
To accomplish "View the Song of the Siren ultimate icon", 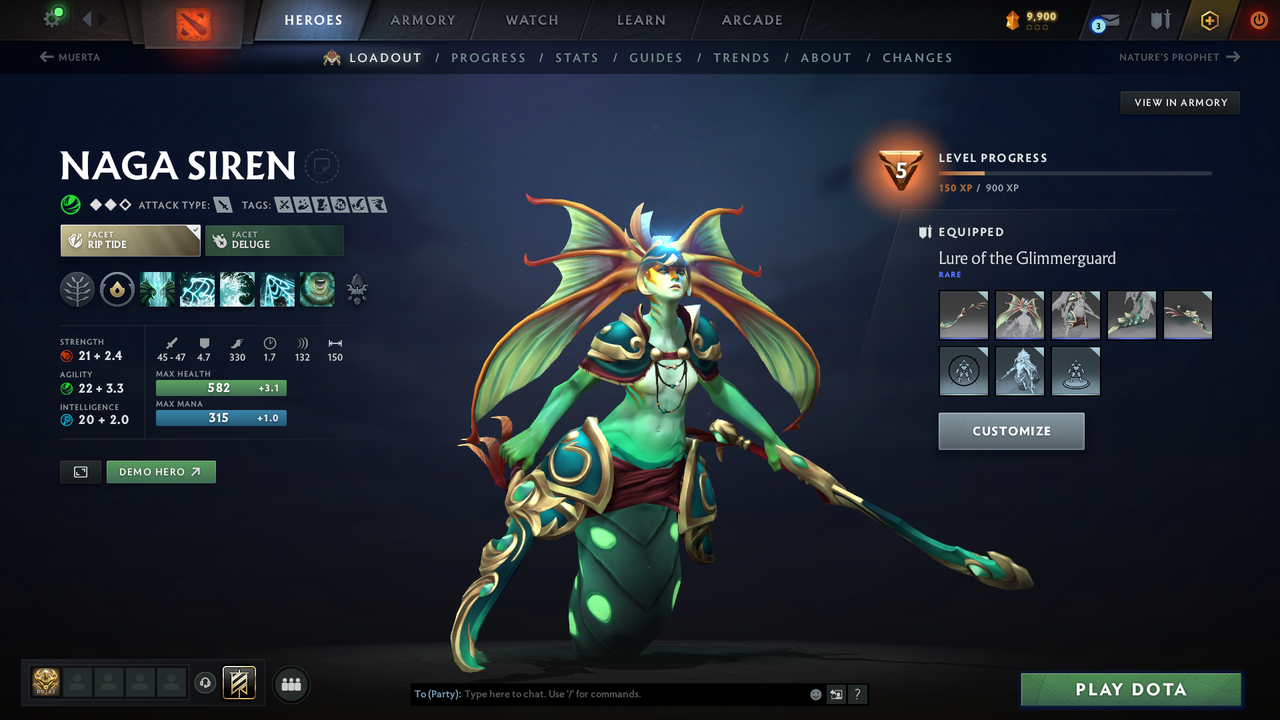I will [x=317, y=289].
